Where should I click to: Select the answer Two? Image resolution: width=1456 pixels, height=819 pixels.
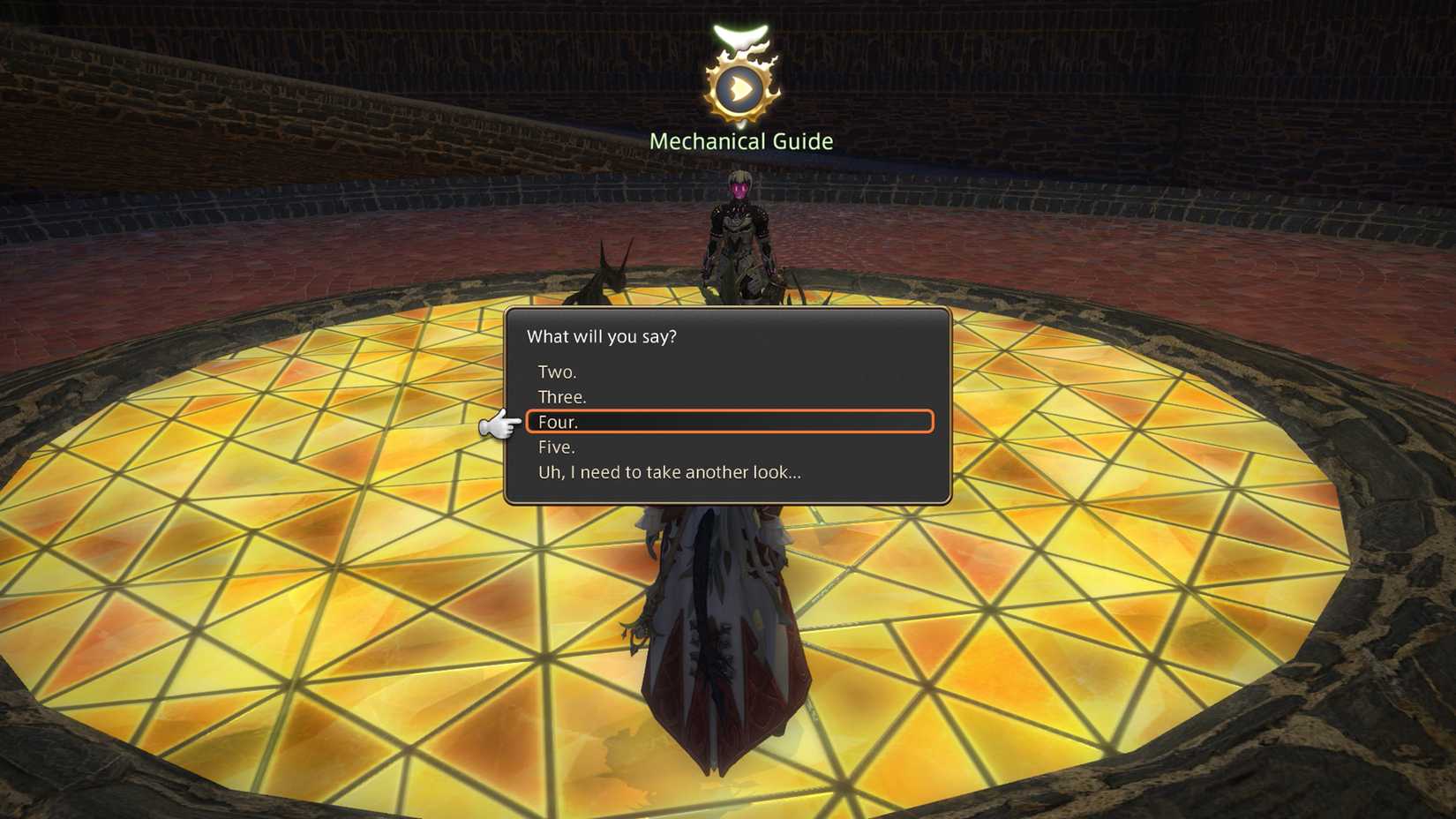point(556,372)
